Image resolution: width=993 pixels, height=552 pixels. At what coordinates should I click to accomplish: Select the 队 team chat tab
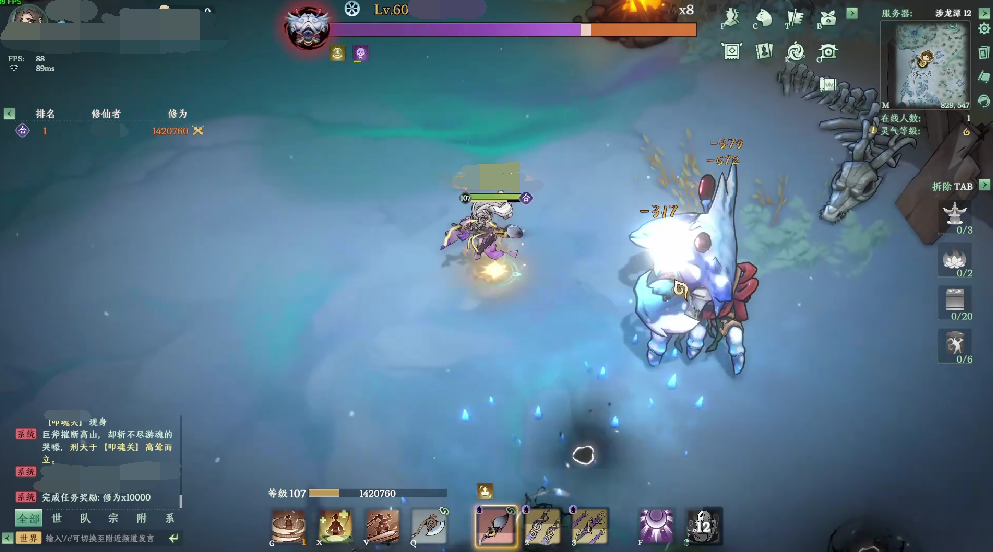coord(85,518)
